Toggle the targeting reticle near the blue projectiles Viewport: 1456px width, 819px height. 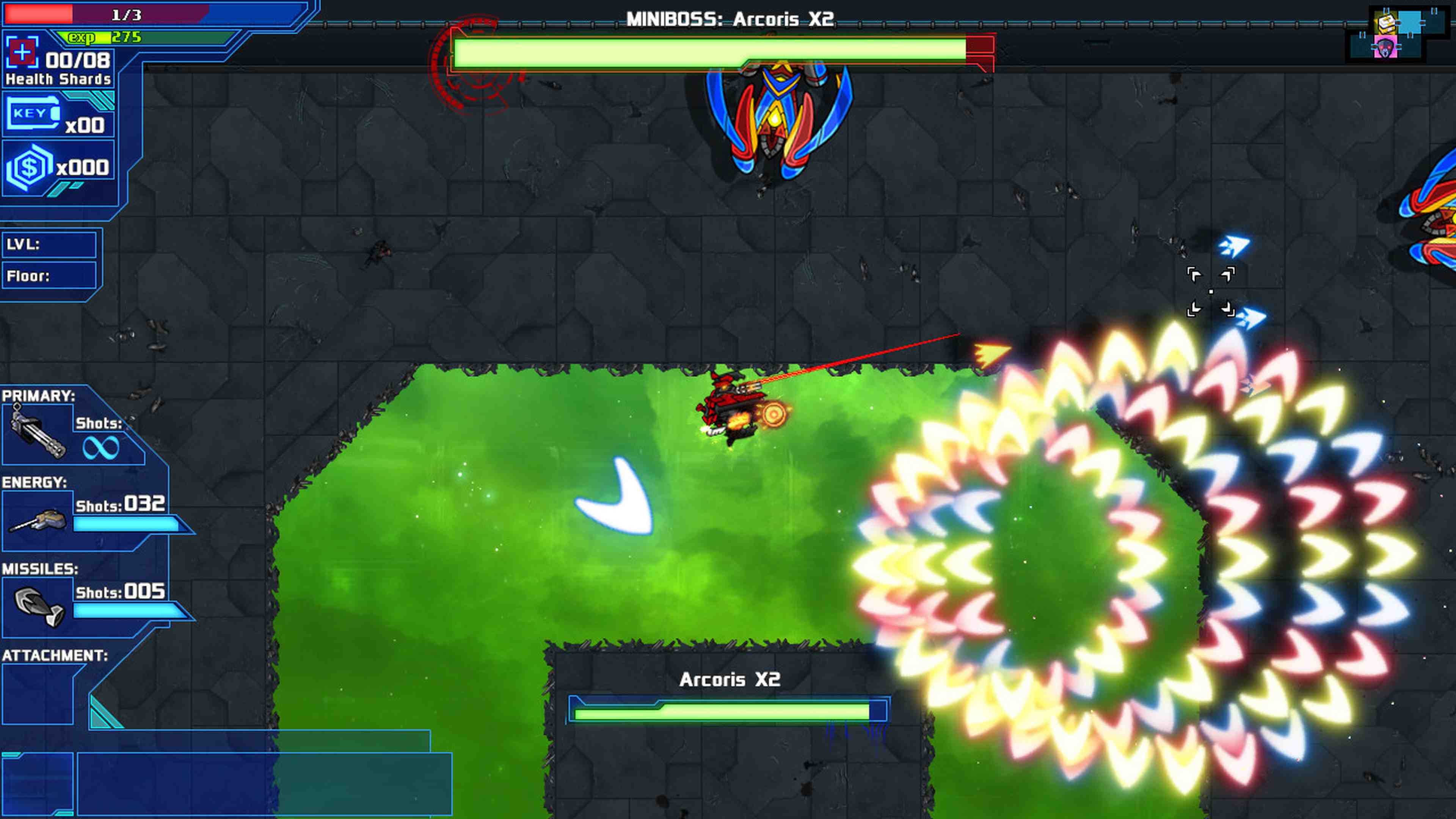[1211, 291]
